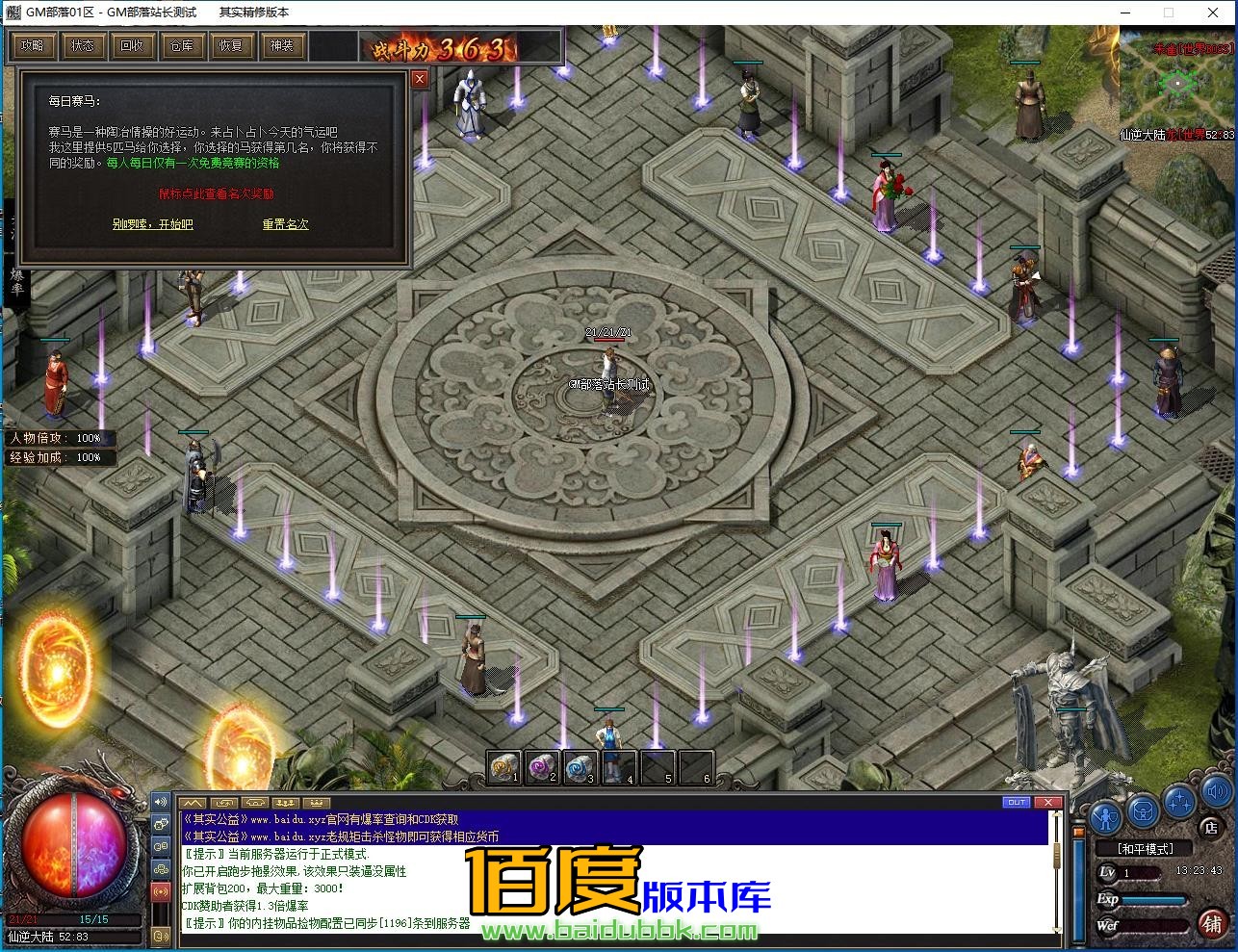Open the inventory chest orb icon
The width and height of the screenshot is (1238, 952).
point(1142,811)
